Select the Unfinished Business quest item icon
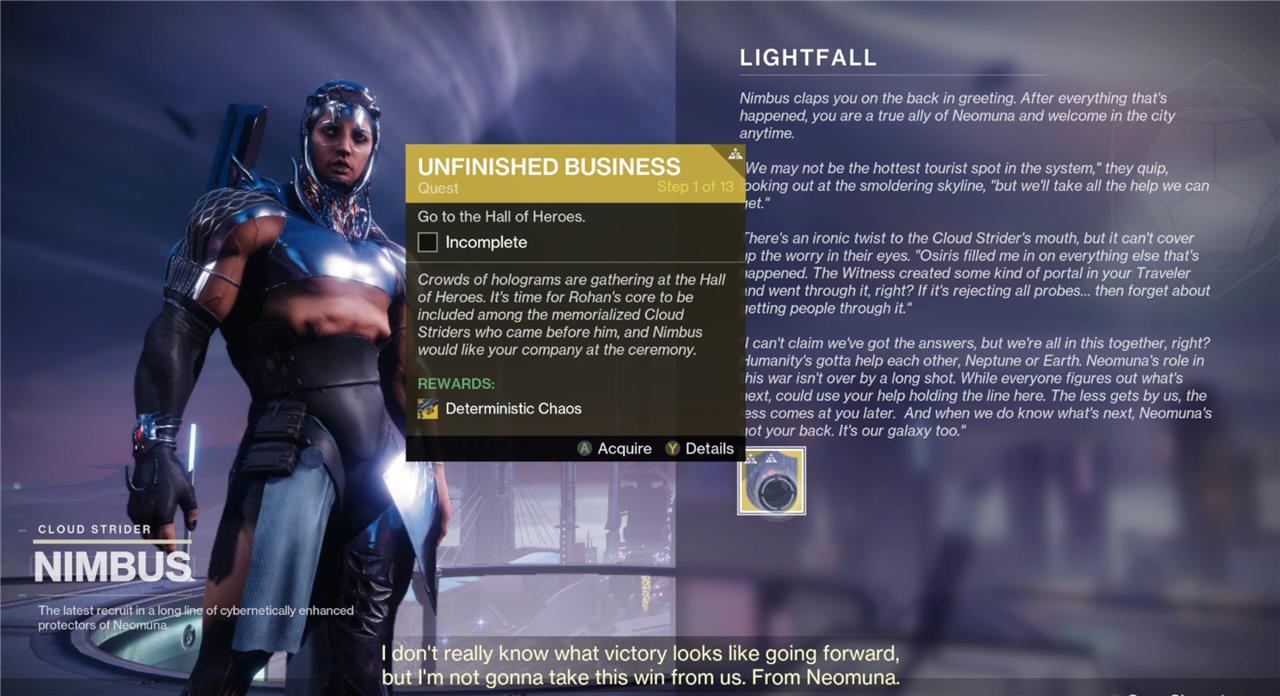 [771, 481]
